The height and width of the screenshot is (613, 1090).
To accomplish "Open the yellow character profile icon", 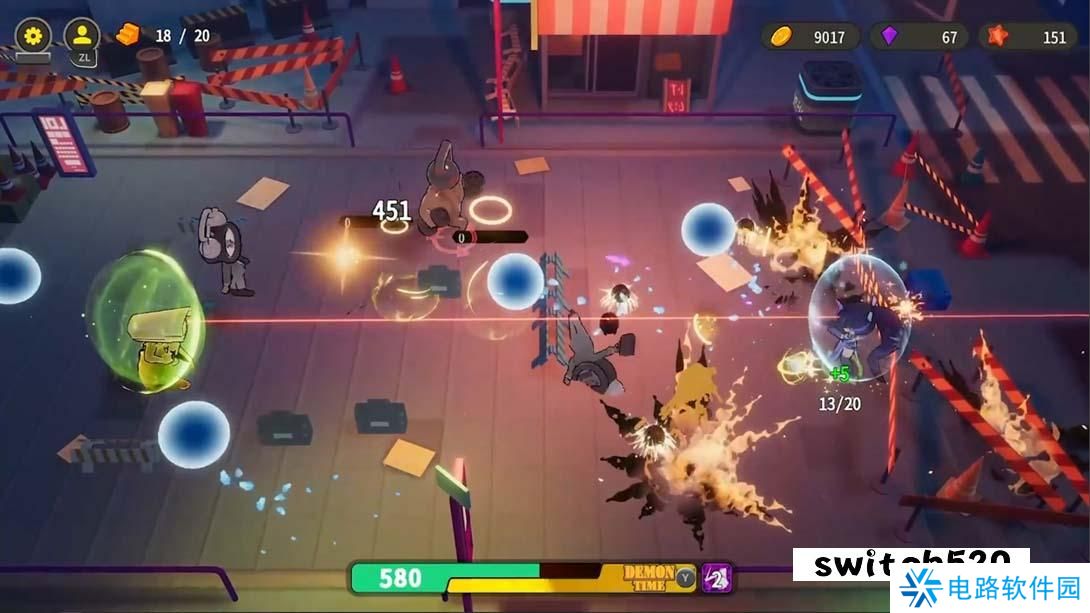I will [x=81, y=36].
